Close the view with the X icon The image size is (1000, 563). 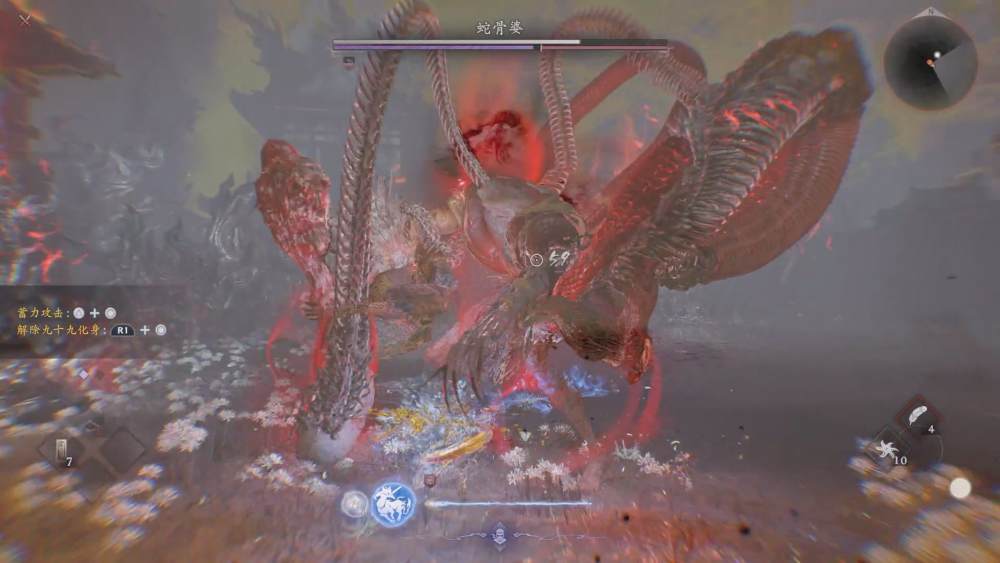click(25, 18)
